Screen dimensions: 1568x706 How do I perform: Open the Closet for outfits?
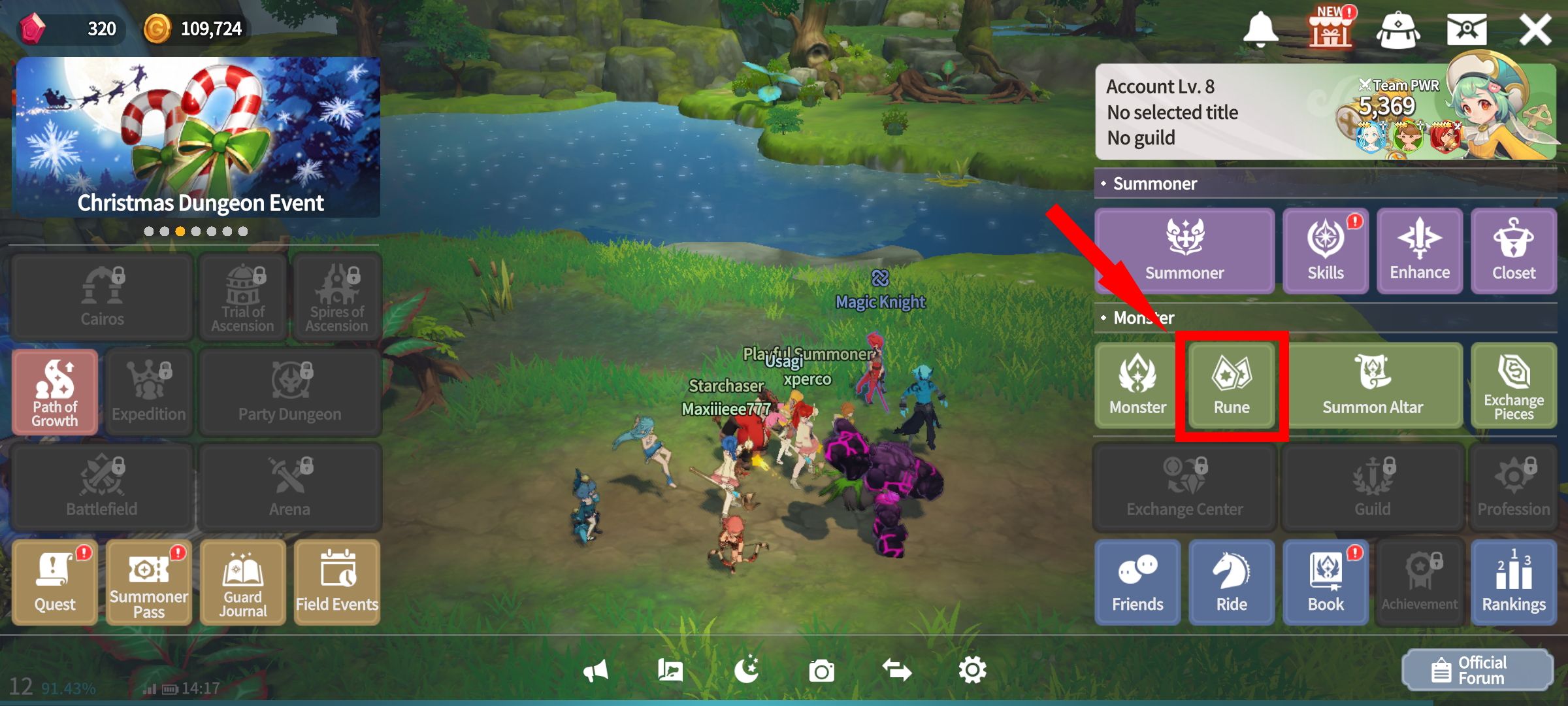1513,252
